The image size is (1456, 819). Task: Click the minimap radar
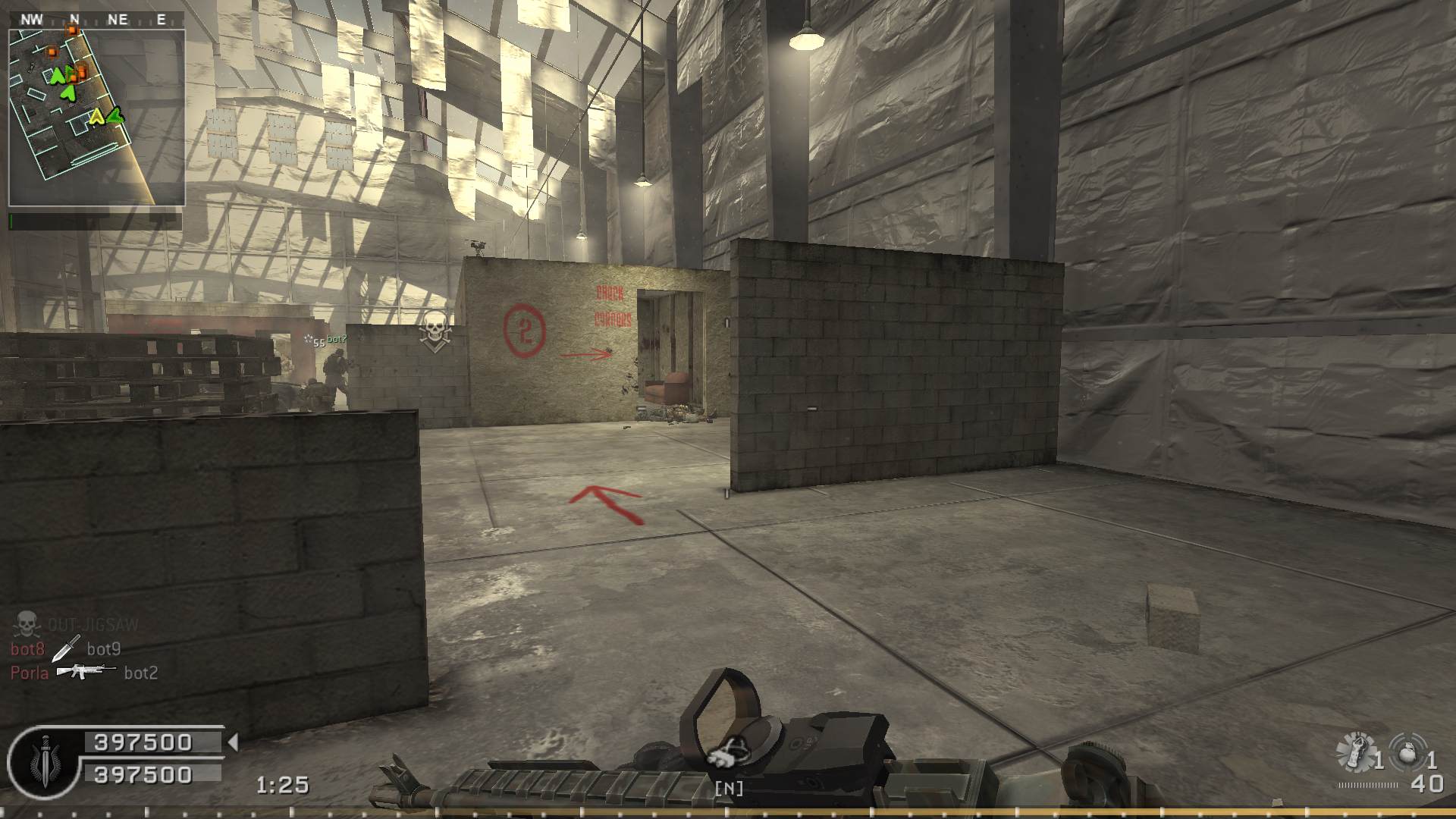96,118
